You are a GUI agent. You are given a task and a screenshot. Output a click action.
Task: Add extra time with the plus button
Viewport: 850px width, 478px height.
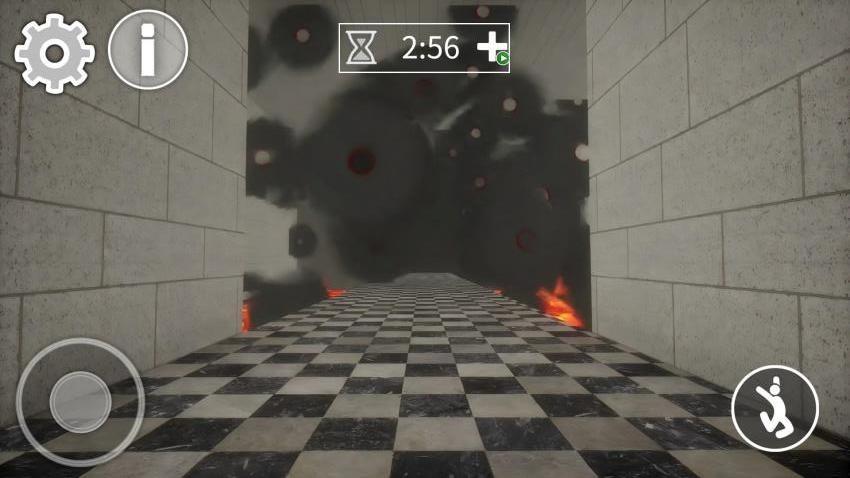click(x=492, y=48)
